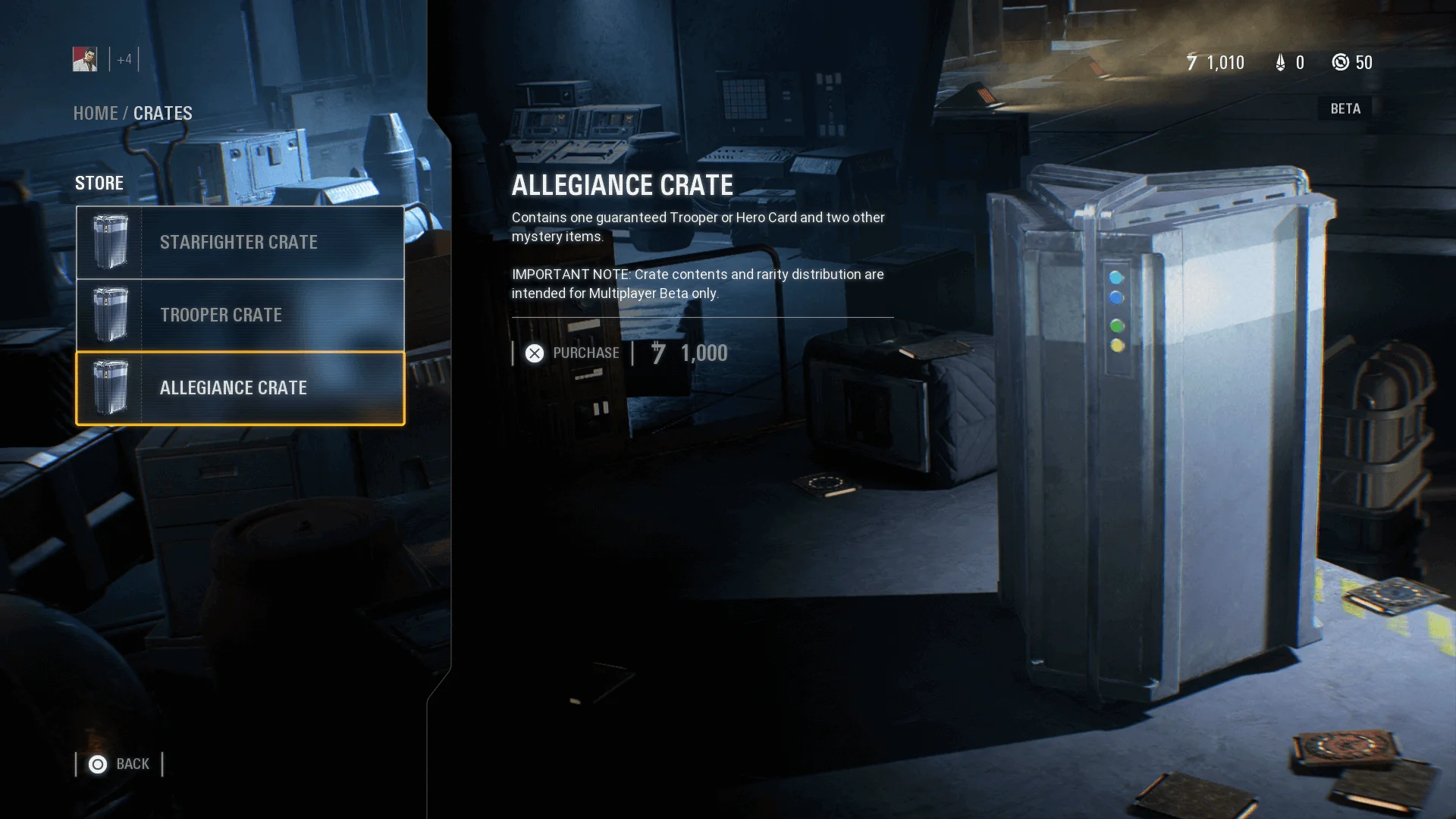Select the Starfighter Crate entry
Image resolution: width=1456 pixels, height=819 pixels.
coord(239,242)
